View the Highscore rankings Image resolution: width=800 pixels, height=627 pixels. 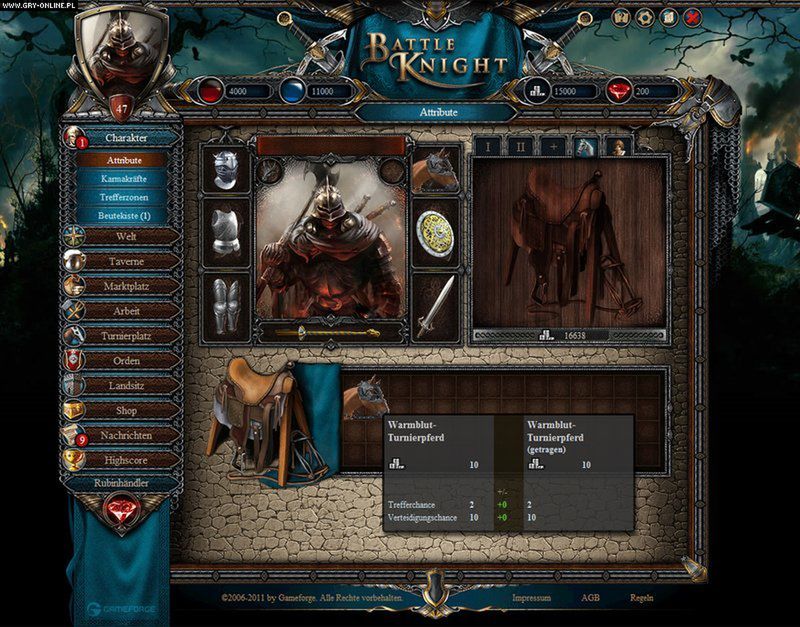point(126,460)
